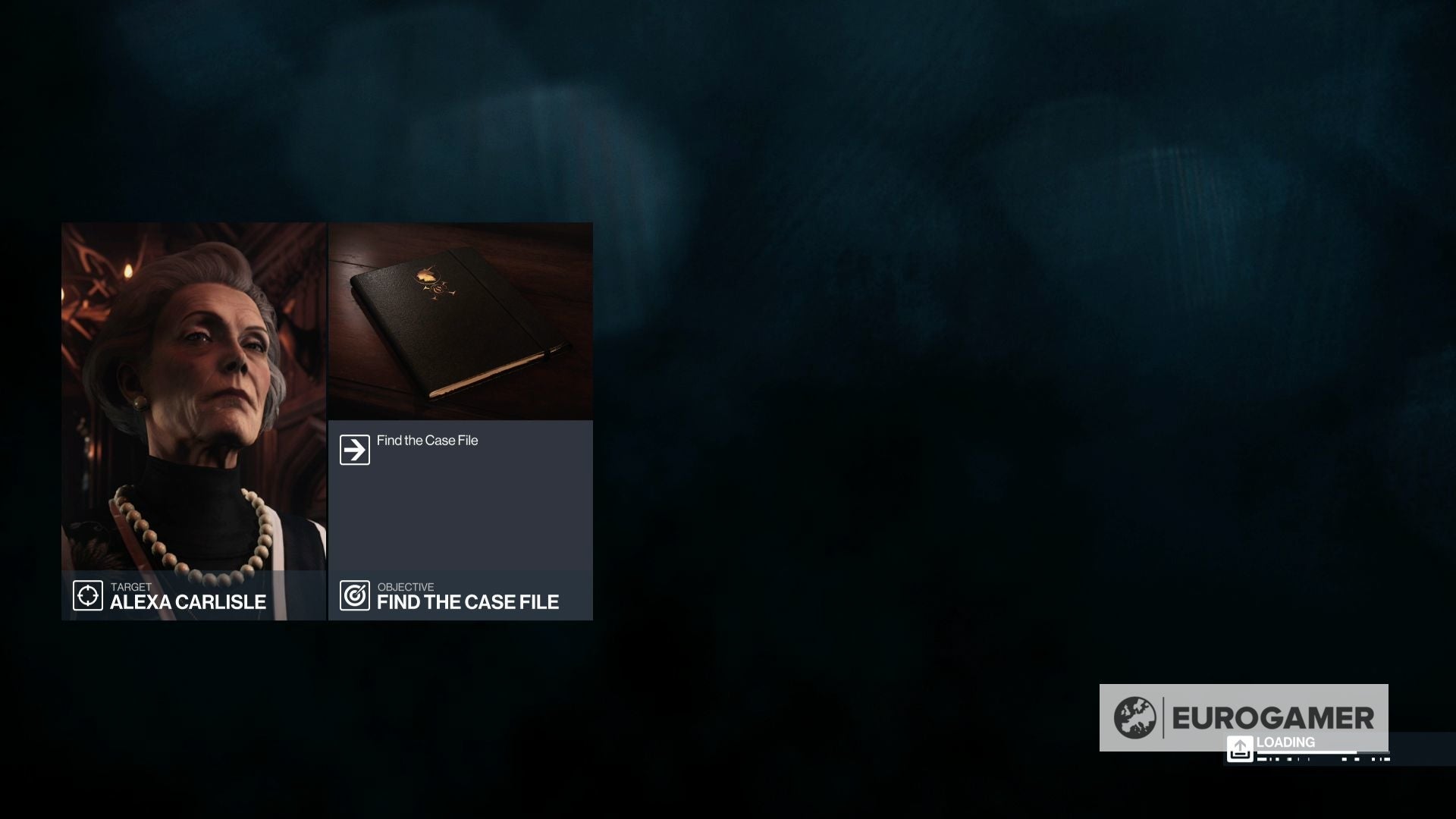Select the TARGET panel header
1456x819 pixels.
[130, 586]
